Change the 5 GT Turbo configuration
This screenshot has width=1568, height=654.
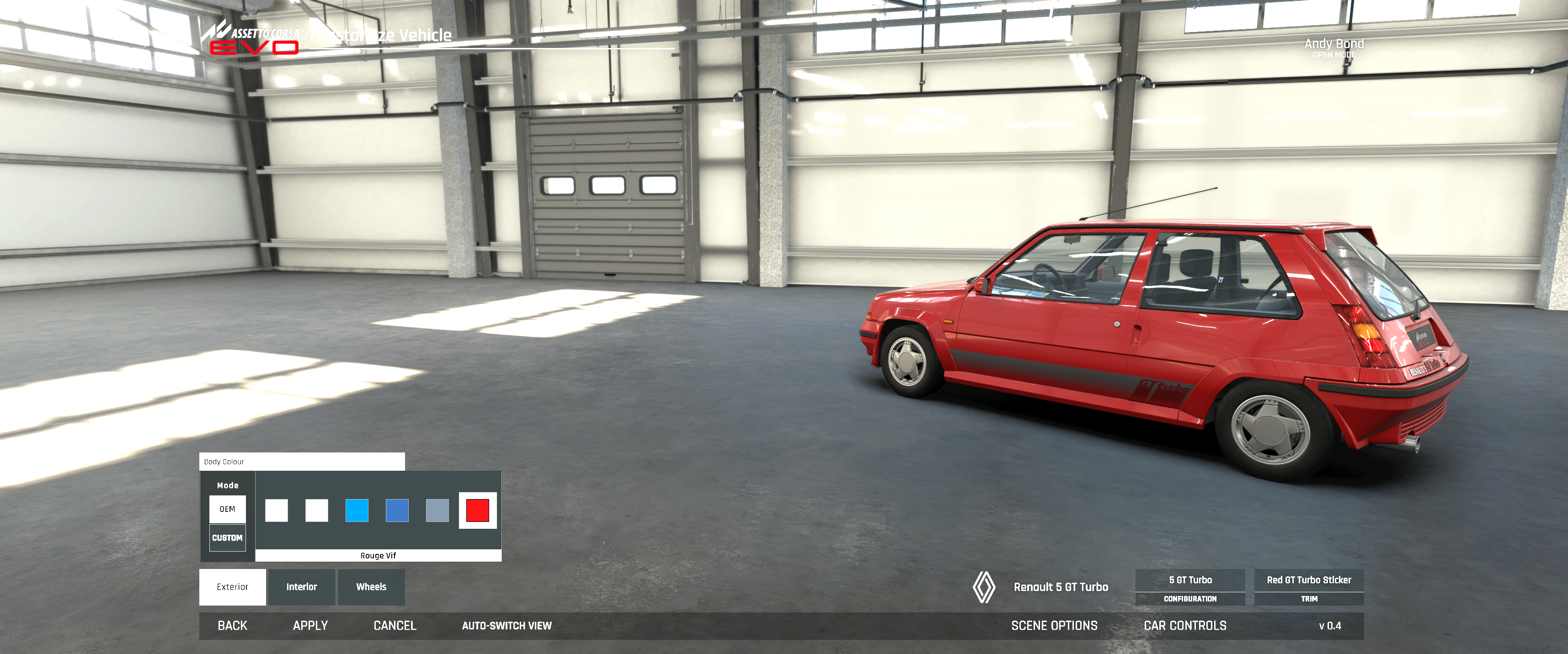pyautogui.click(x=1190, y=586)
